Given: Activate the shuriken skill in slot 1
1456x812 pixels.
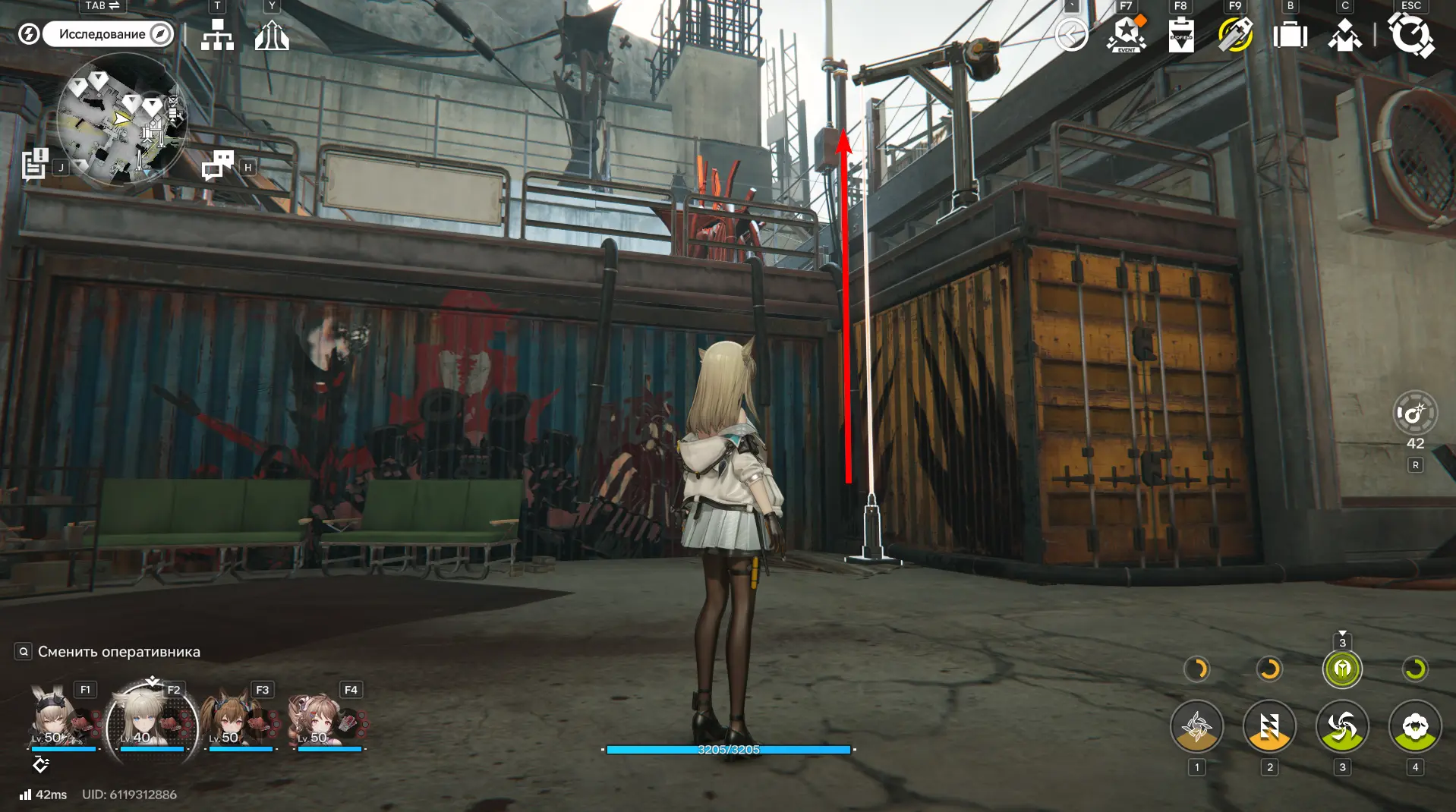Looking at the screenshot, I should click(1196, 727).
